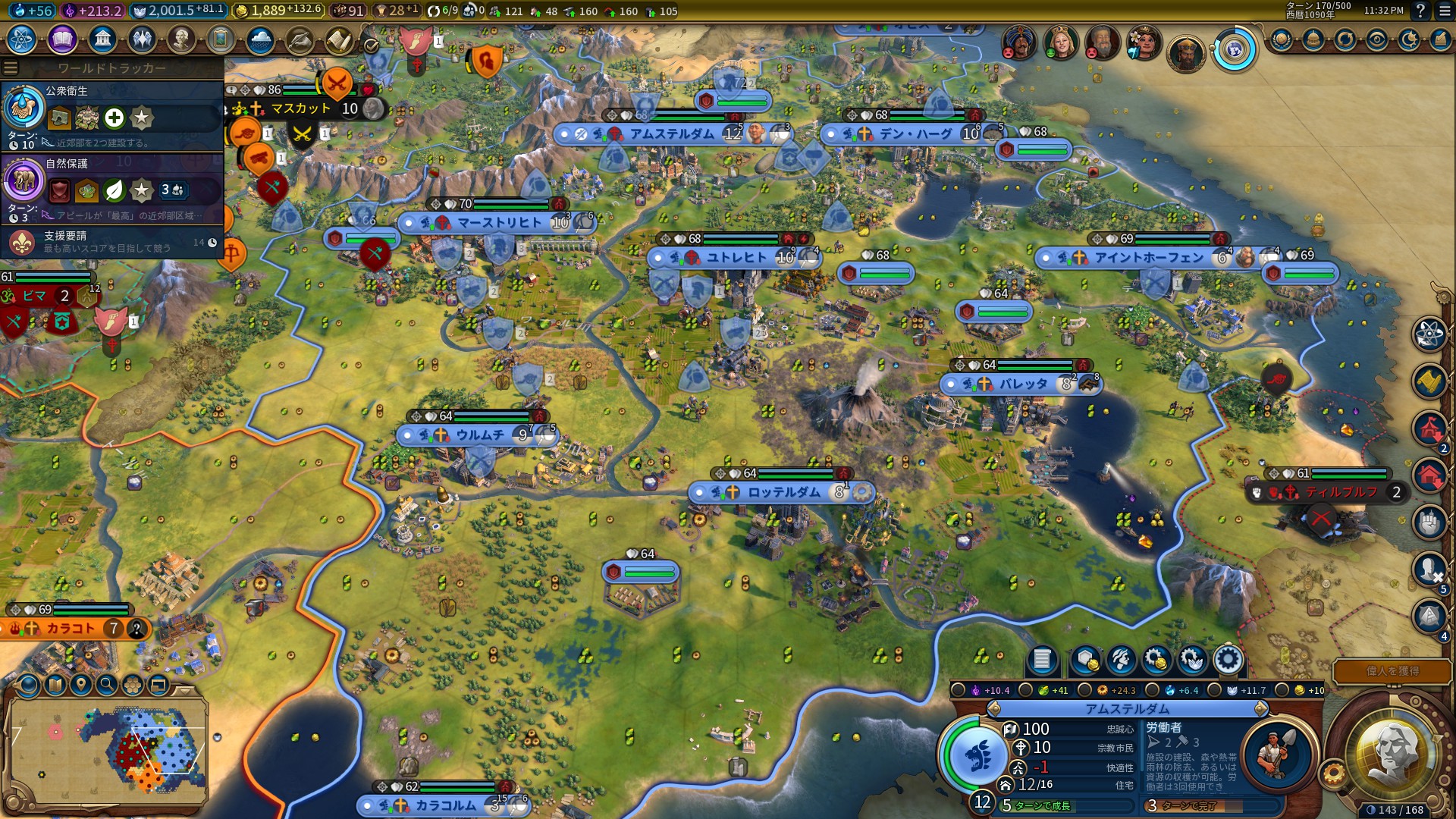The image size is (1456, 819).
Task: Open the Civilopedia question mark
Action: tap(1420, 11)
